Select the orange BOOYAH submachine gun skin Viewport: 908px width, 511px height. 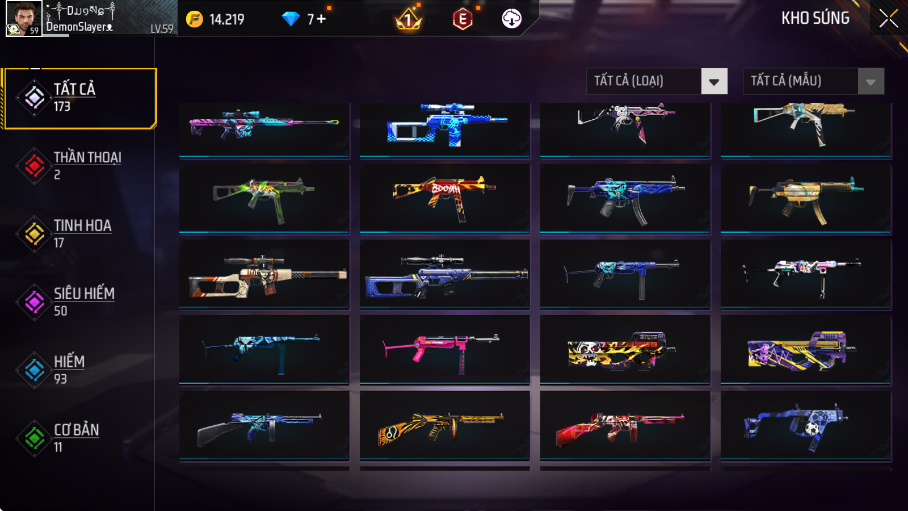[443, 195]
